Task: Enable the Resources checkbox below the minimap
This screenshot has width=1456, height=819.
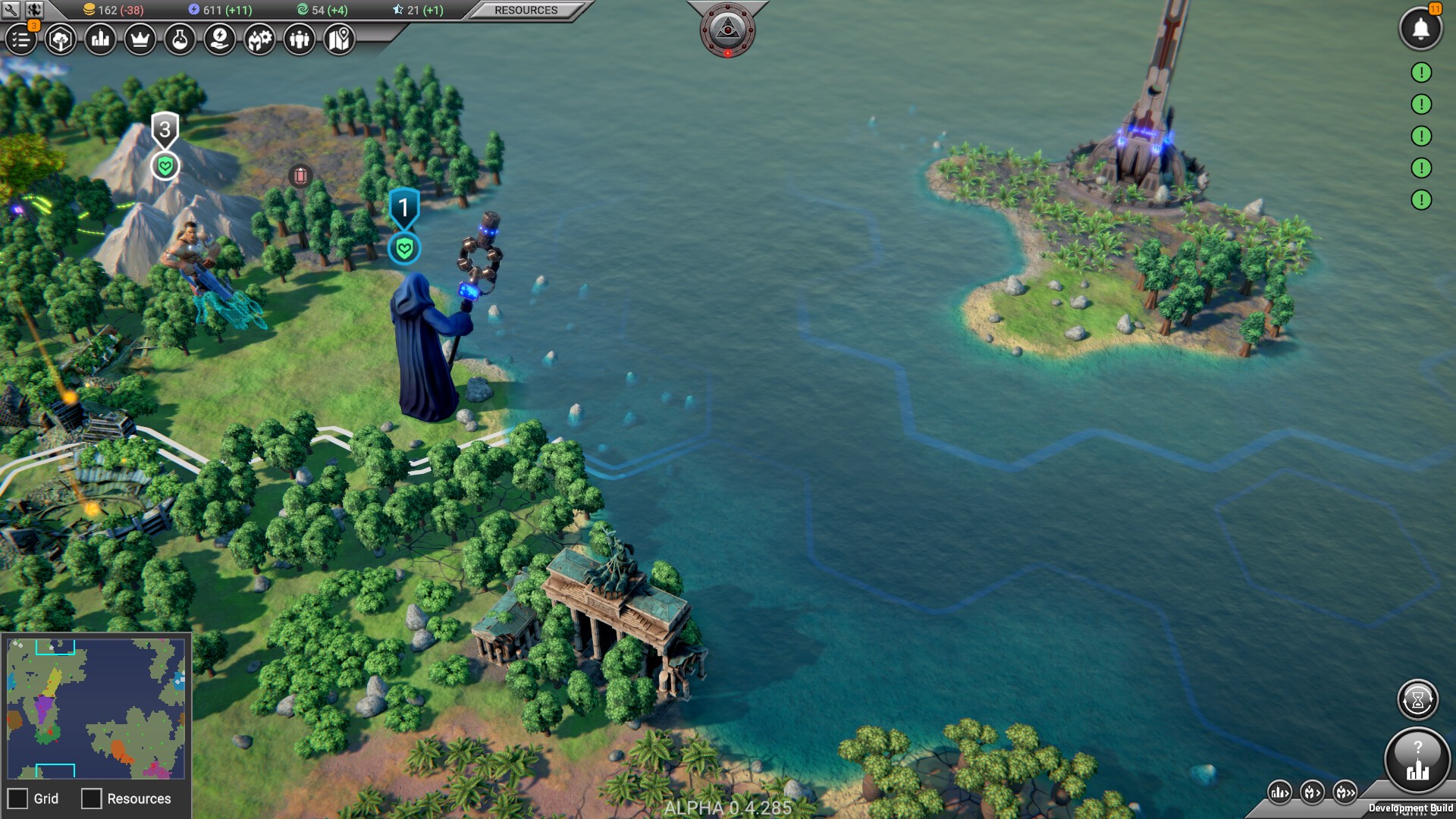Action: pyautogui.click(x=90, y=799)
